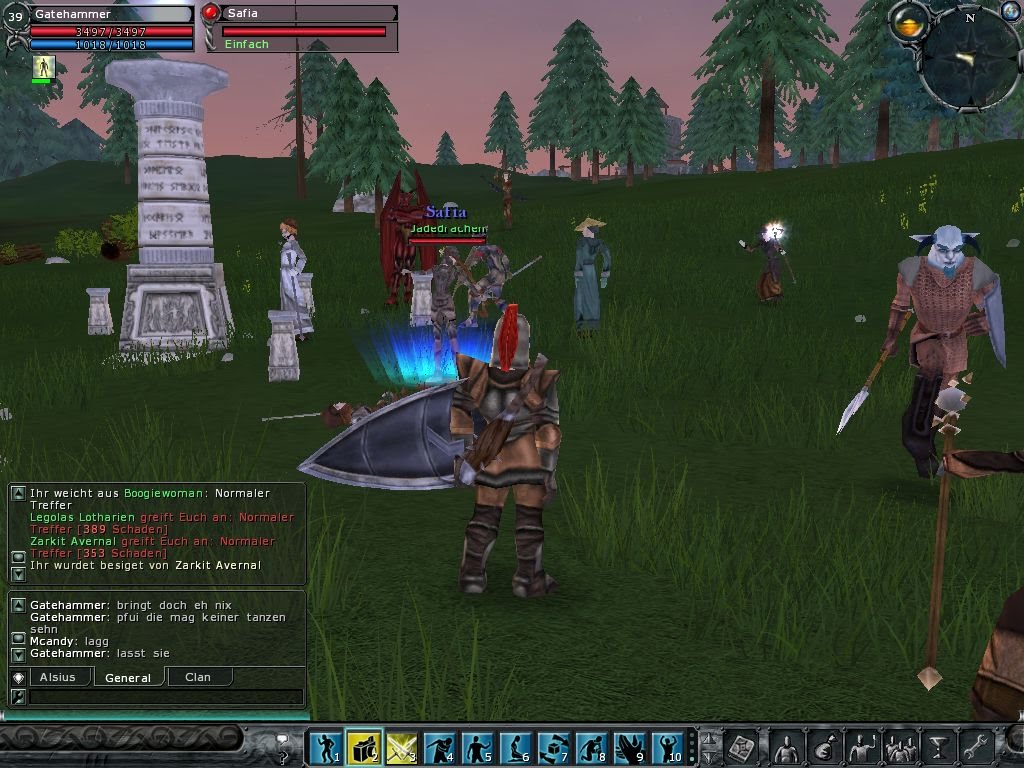The image size is (1024, 768).
Task: Open the Clan chat tab
Action: (198, 677)
